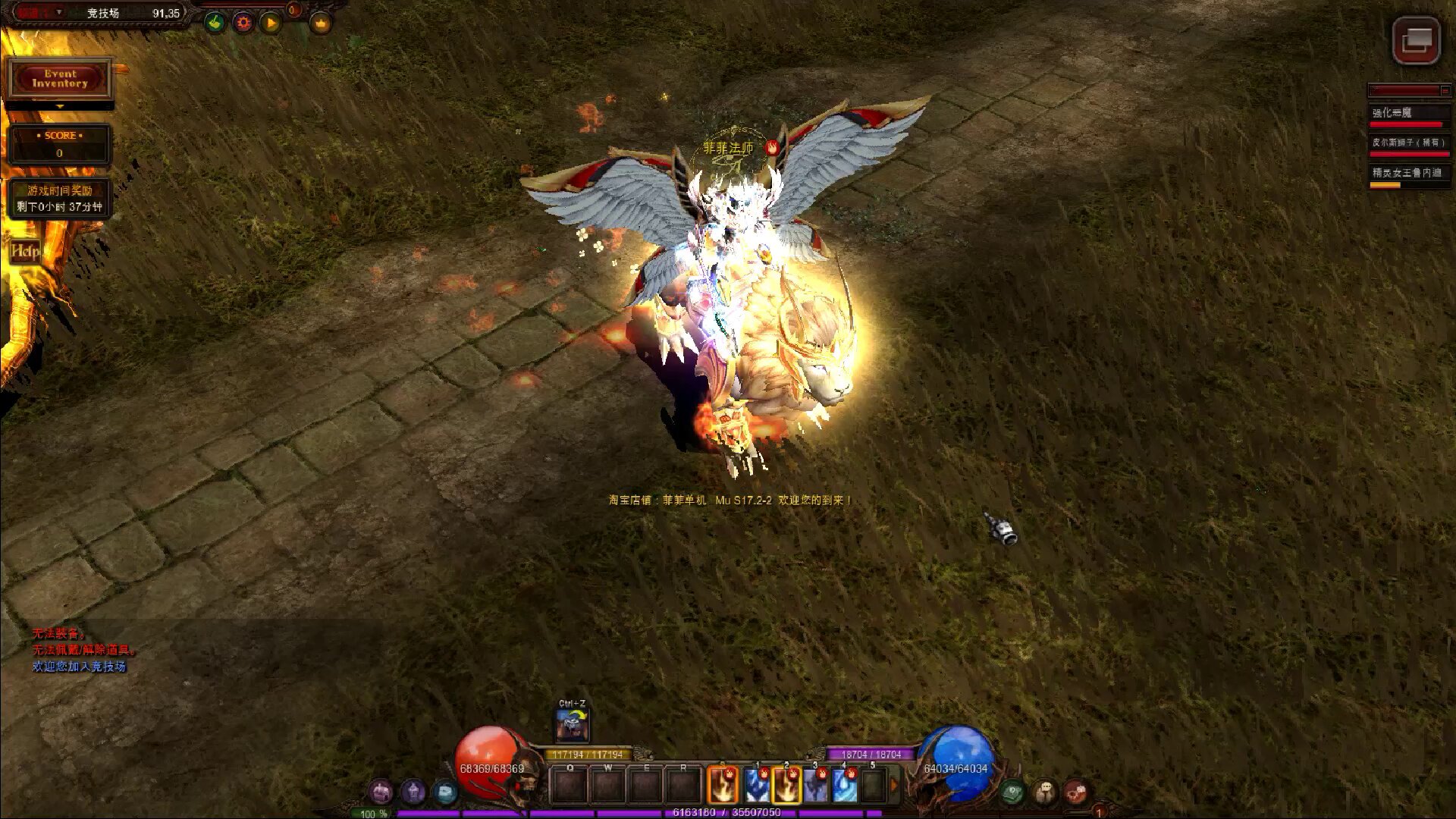
Task: Click the Ctrl+Z helper portrait icon
Action: pyautogui.click(x=573, y=724)
